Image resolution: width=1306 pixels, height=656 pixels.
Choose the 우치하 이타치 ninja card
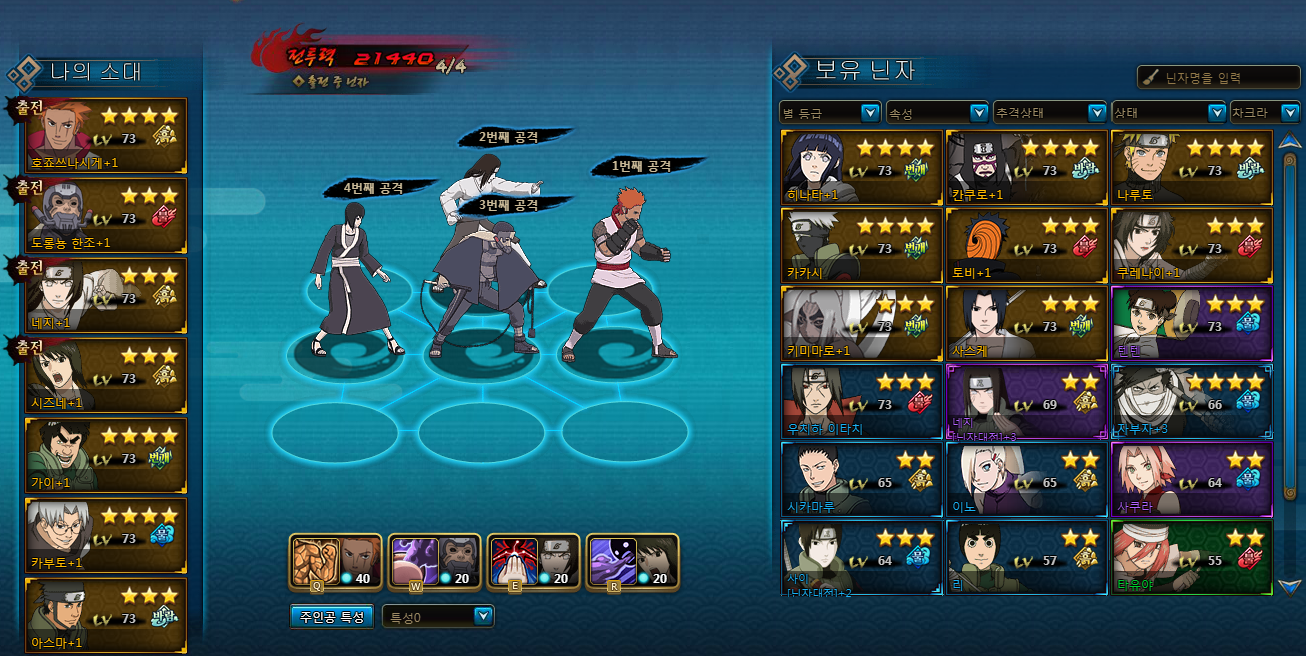pyautogui.click(x=862, y=401)
